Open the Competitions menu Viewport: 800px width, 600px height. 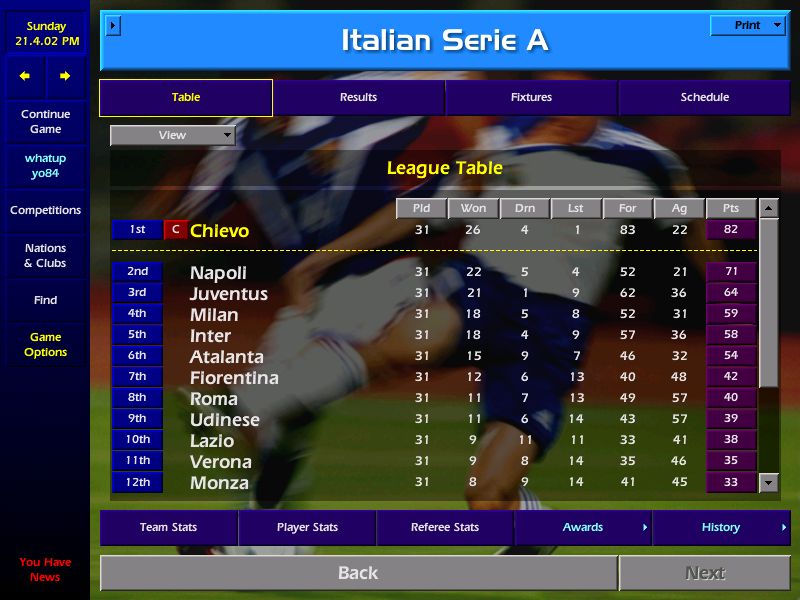click(45, 210)
